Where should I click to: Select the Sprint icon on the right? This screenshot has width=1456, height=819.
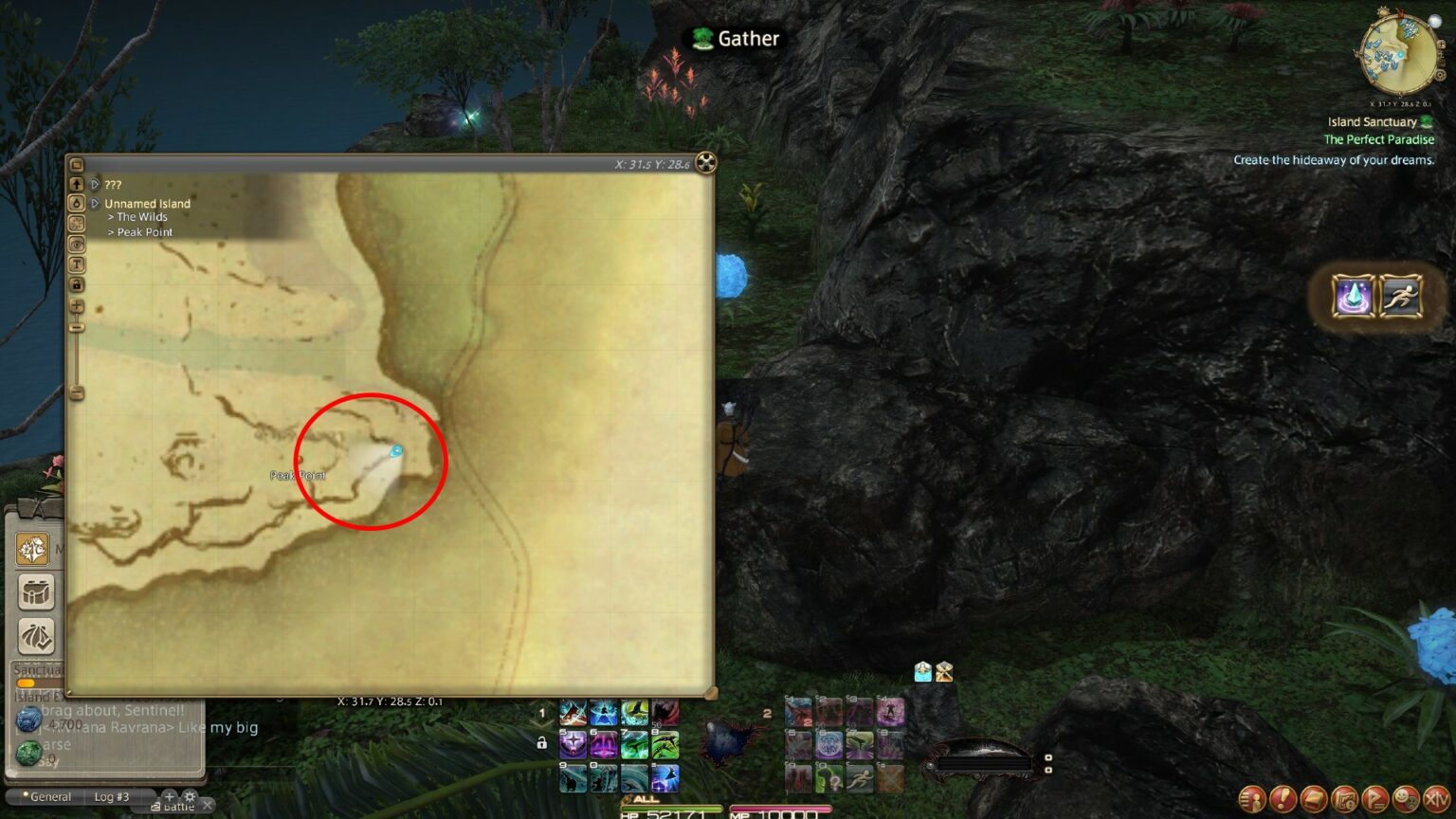(1401, 297)
